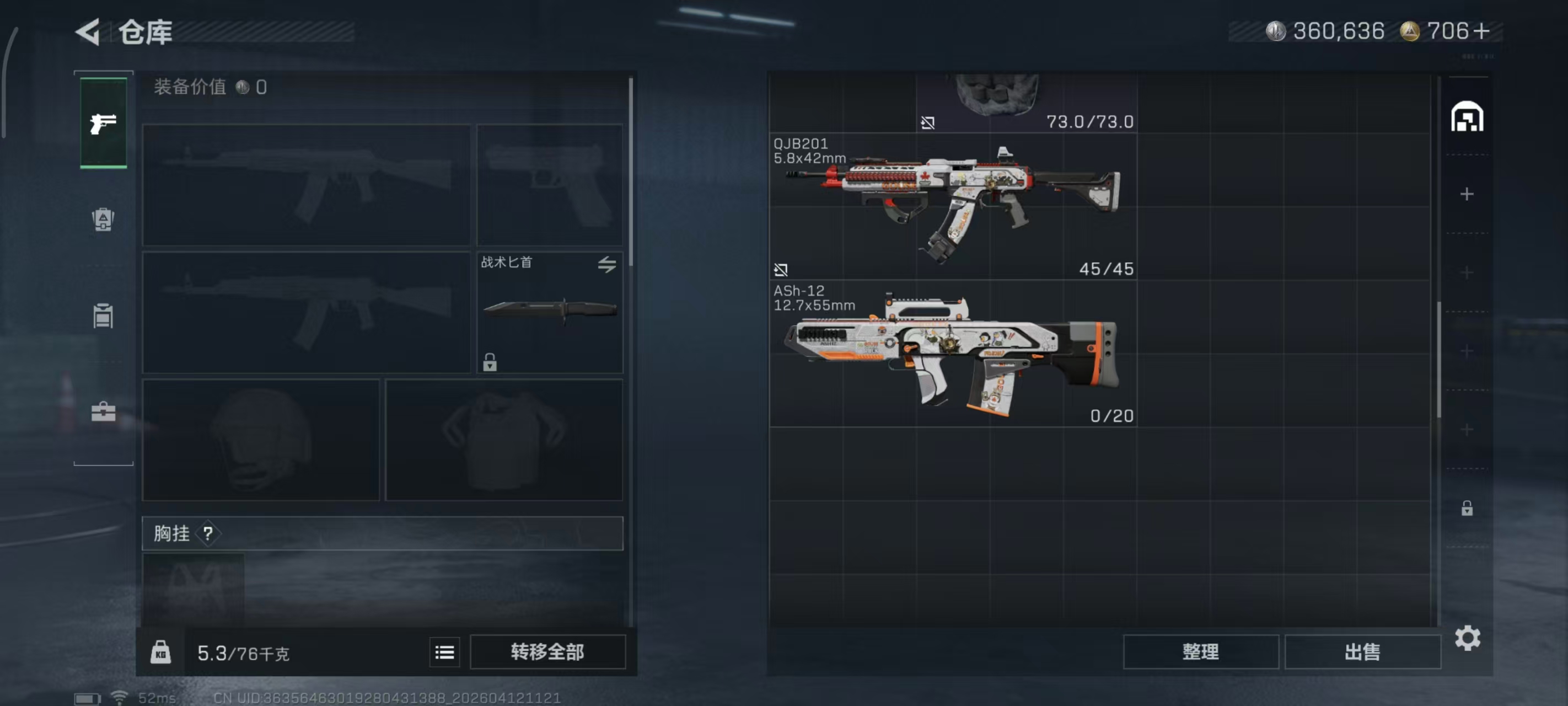The width and height of the screenshot is (1568, 706).
Task: Click 整理 to sort the stash
Action: [1200, 652]
